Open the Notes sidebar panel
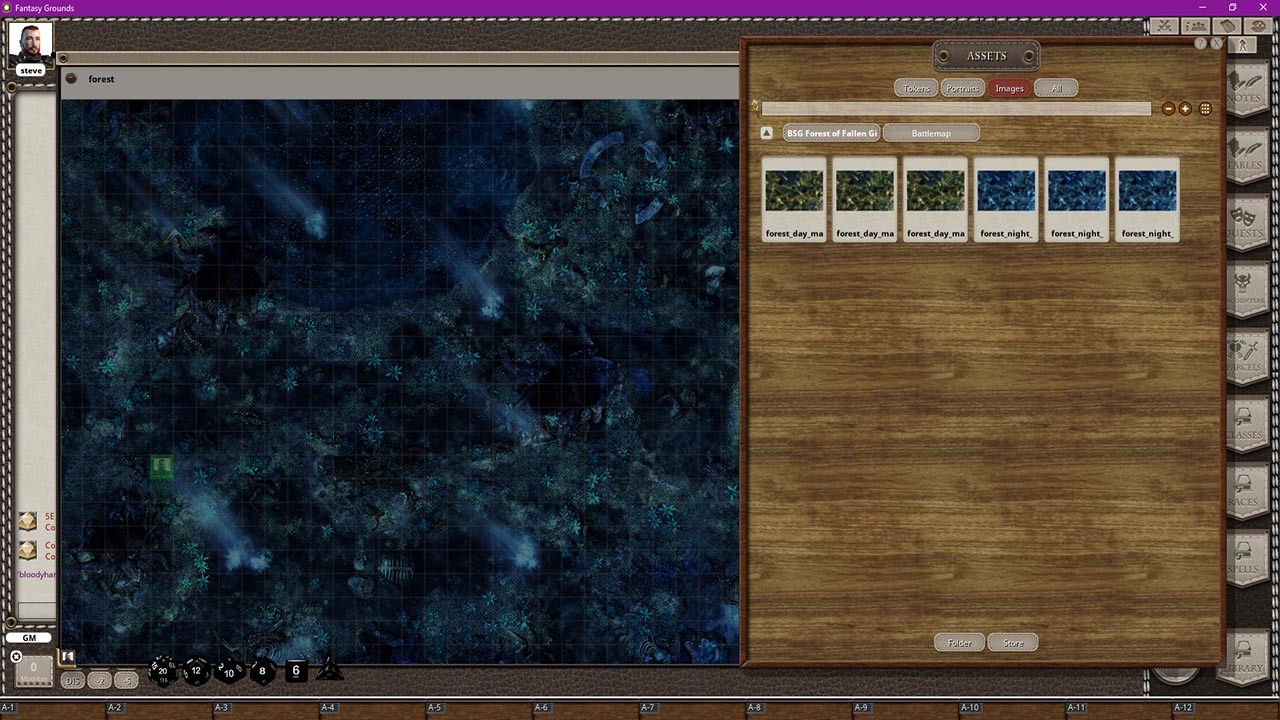This screenshot has width=1280, height=720. 1247,85
